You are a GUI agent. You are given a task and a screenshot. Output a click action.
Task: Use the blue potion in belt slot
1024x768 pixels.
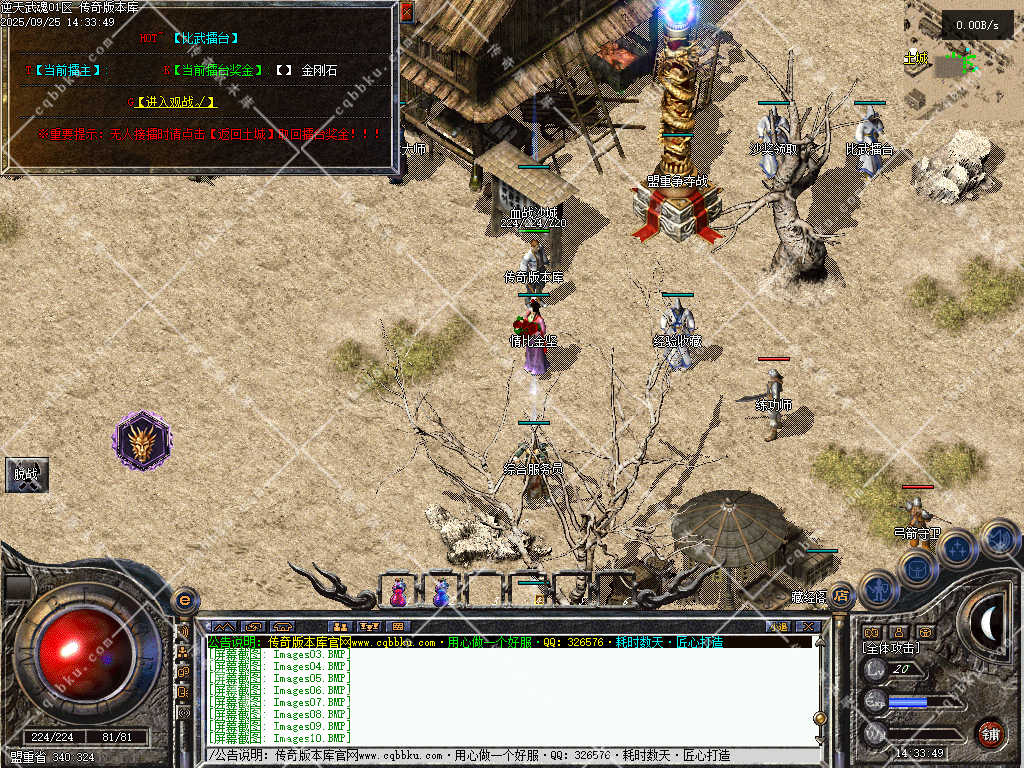[x=440, y=592]
